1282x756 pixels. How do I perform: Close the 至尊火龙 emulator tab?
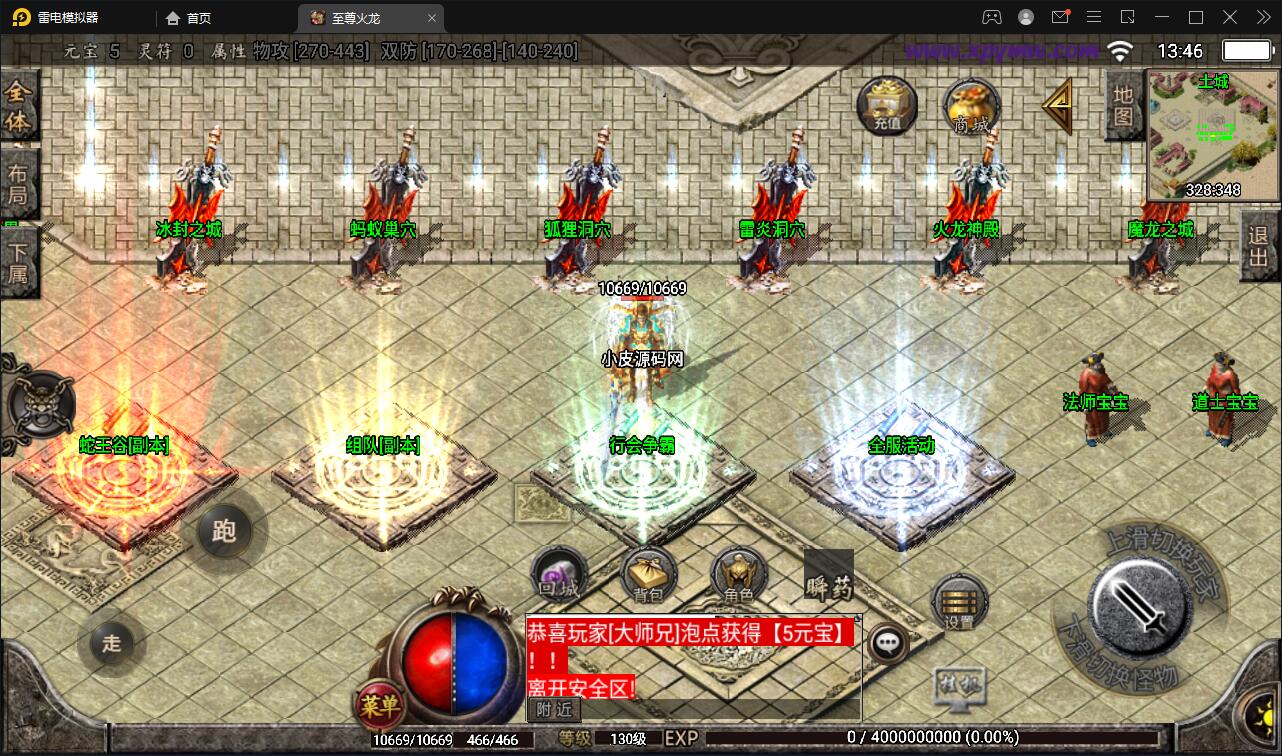point(432,18)
